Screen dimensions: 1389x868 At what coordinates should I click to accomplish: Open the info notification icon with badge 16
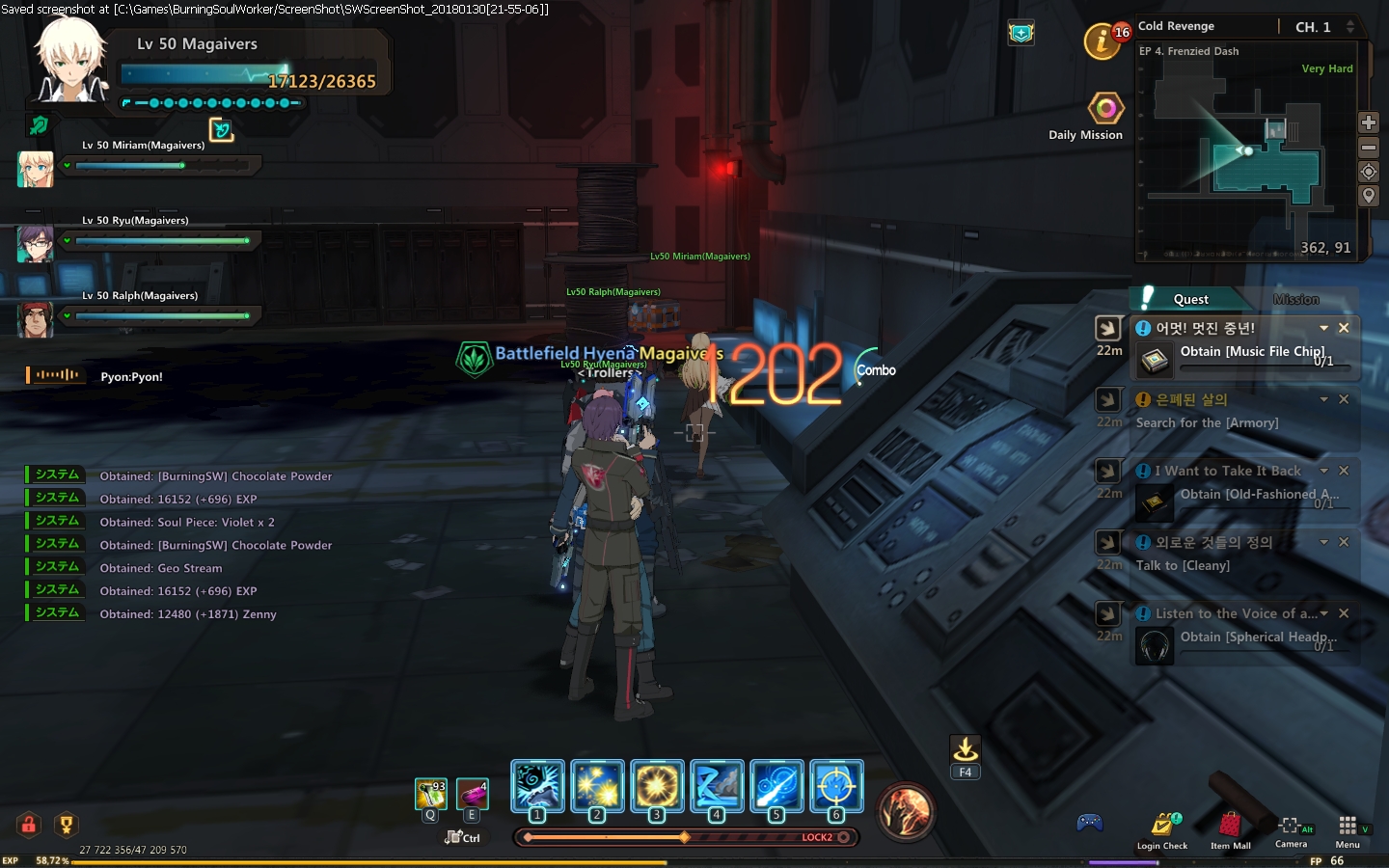pyautogui.click(x=1103, y=41)
